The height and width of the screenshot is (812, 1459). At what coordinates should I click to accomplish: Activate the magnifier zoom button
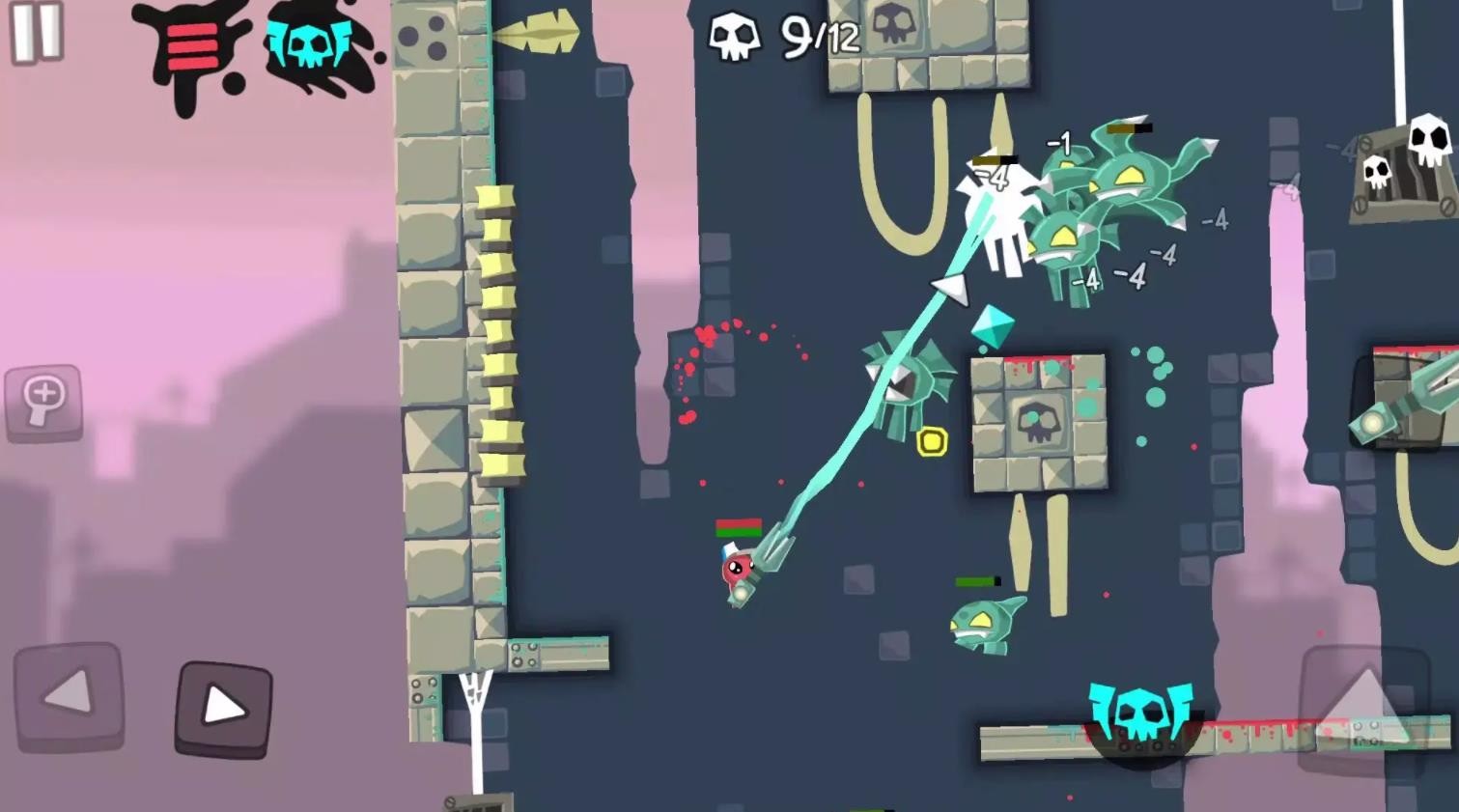pos(43,402)
